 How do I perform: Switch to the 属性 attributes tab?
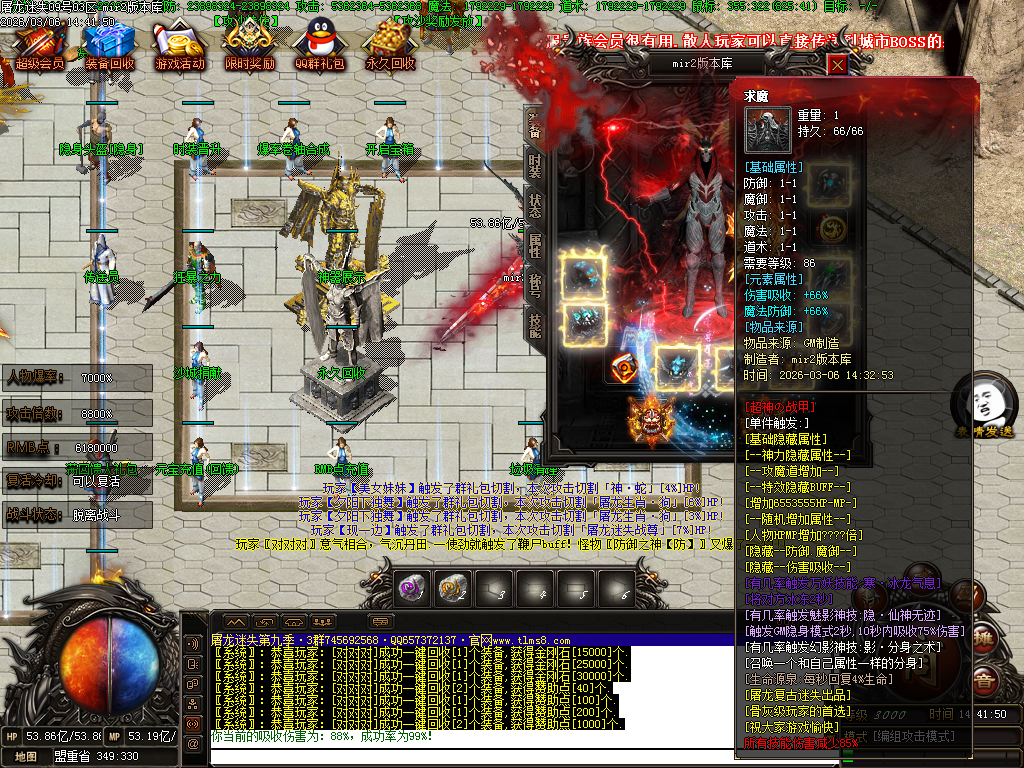pyautogui.click(x=535, y=246)
